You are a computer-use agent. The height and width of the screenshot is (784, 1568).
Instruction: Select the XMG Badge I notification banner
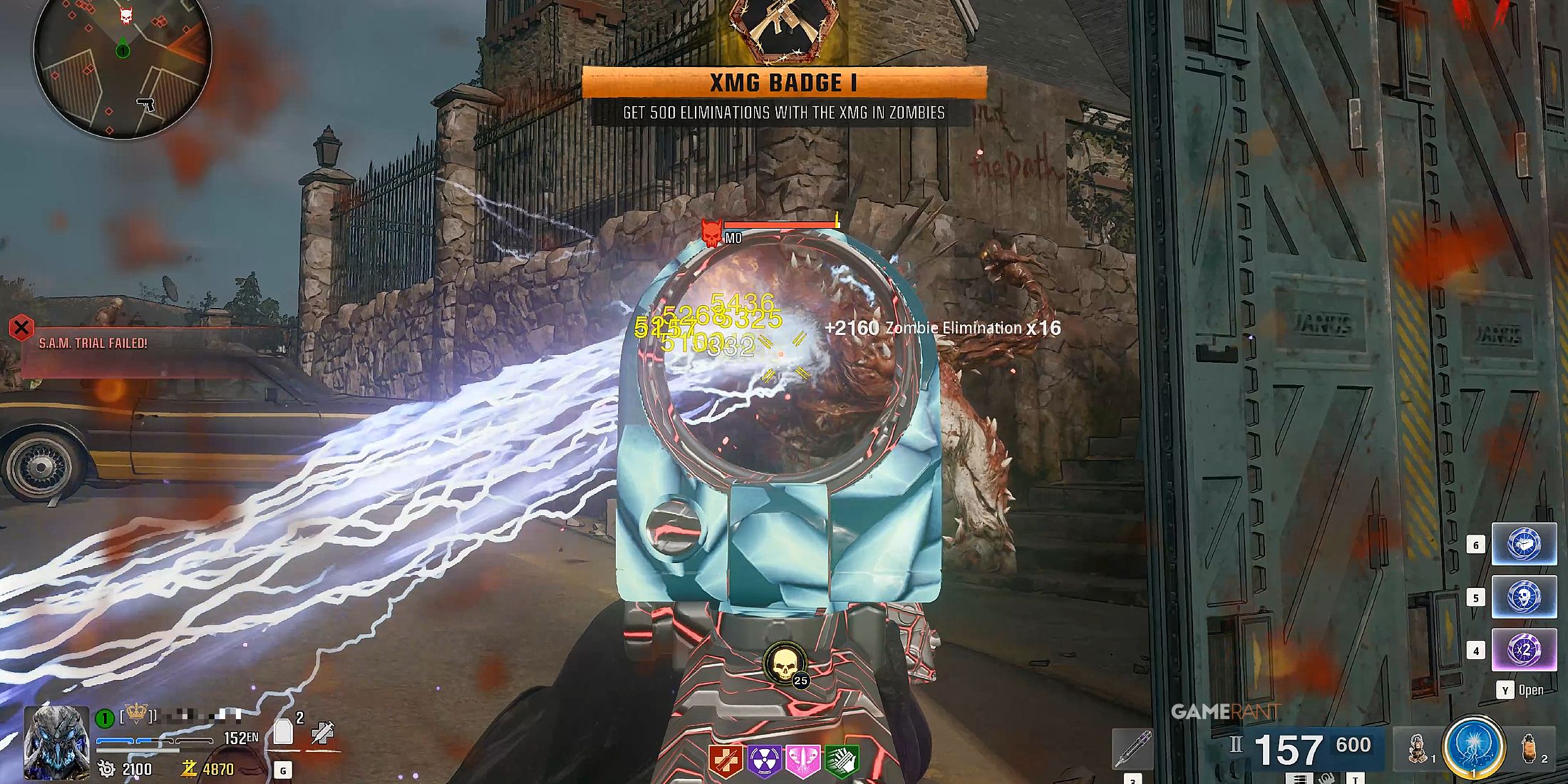(x=784, y=83)
